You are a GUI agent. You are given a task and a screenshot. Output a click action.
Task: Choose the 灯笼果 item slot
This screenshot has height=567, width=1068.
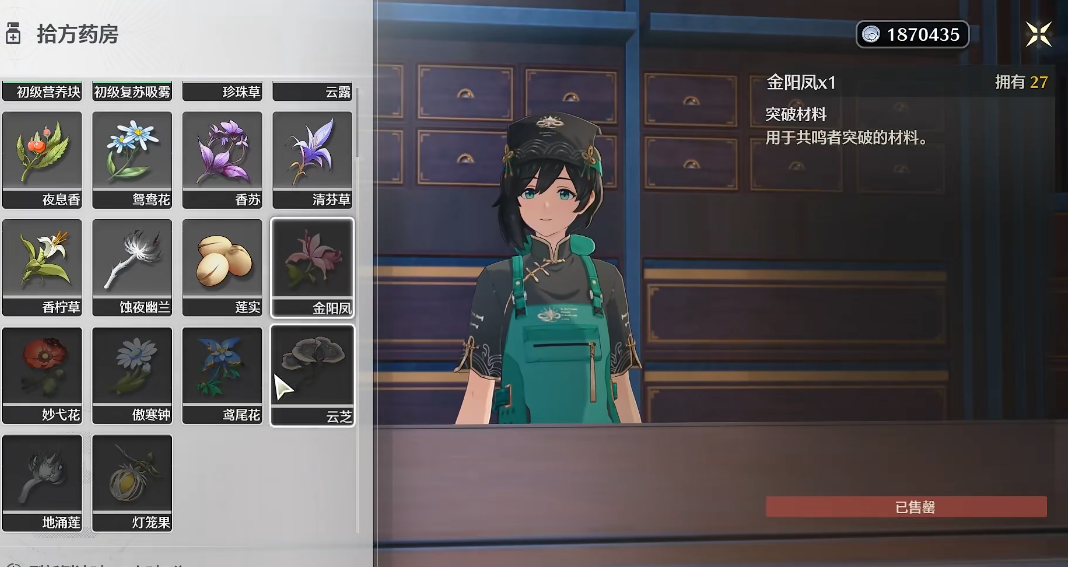(132, 482)
